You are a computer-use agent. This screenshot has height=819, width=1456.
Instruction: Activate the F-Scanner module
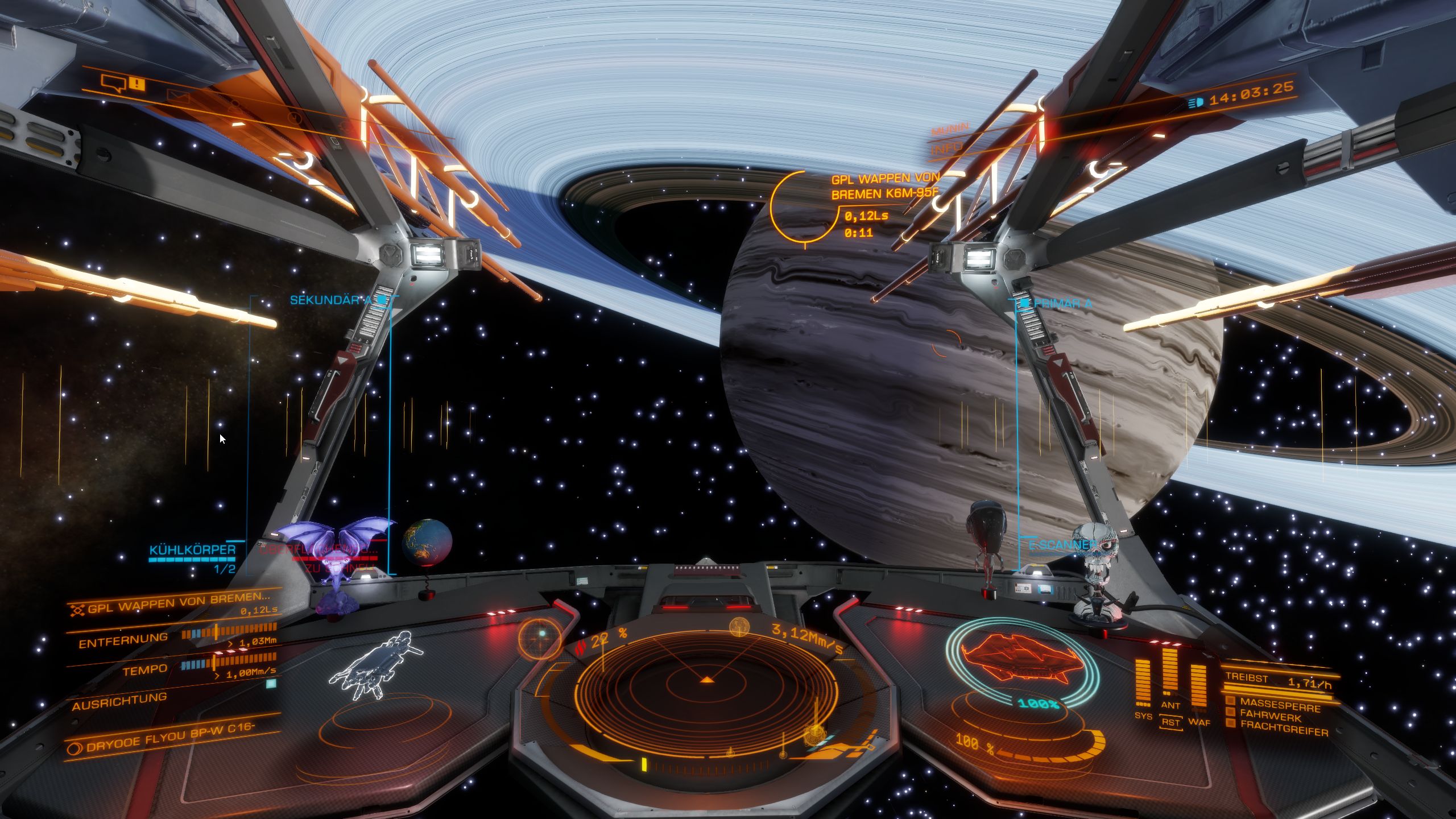point(1061,545)
